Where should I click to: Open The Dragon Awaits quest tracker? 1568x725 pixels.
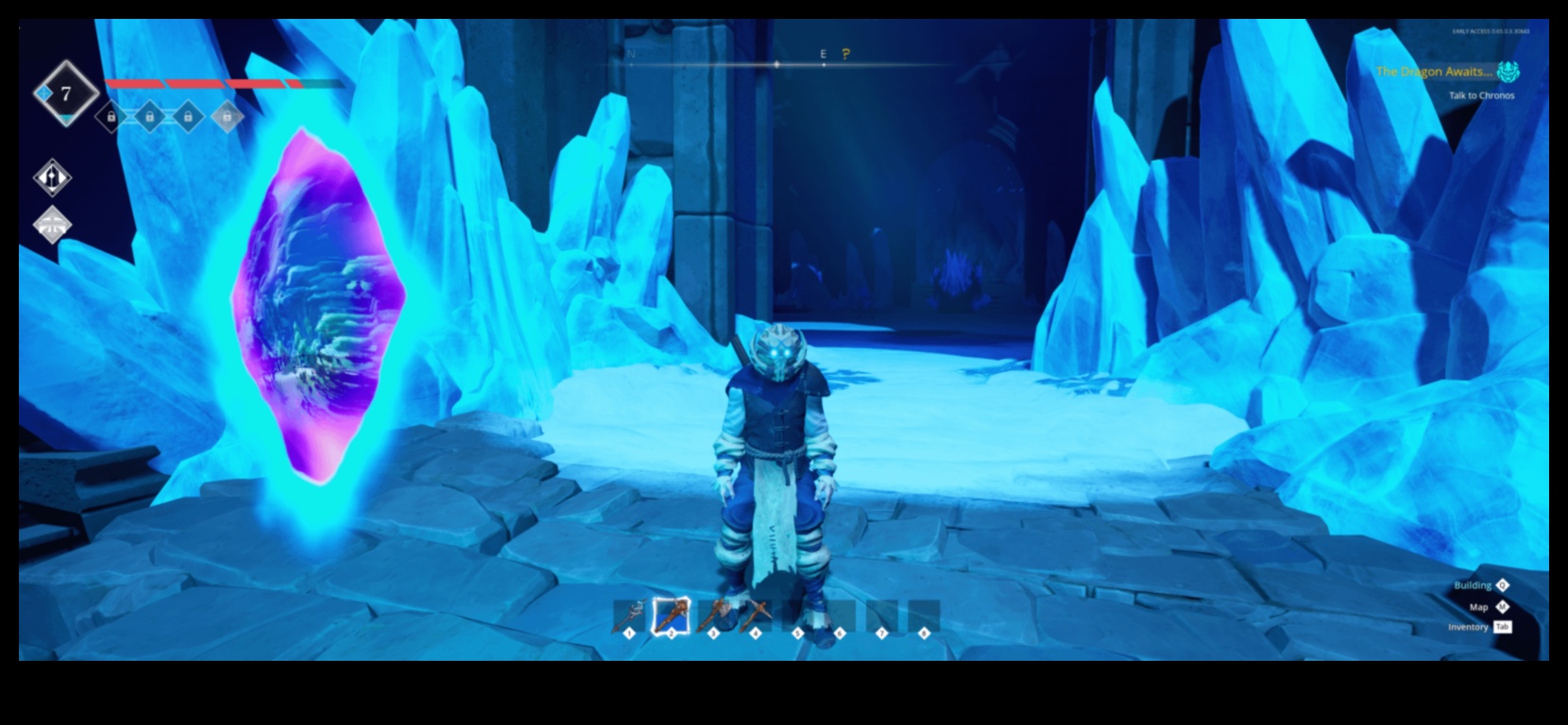[x=1433, y=71]
